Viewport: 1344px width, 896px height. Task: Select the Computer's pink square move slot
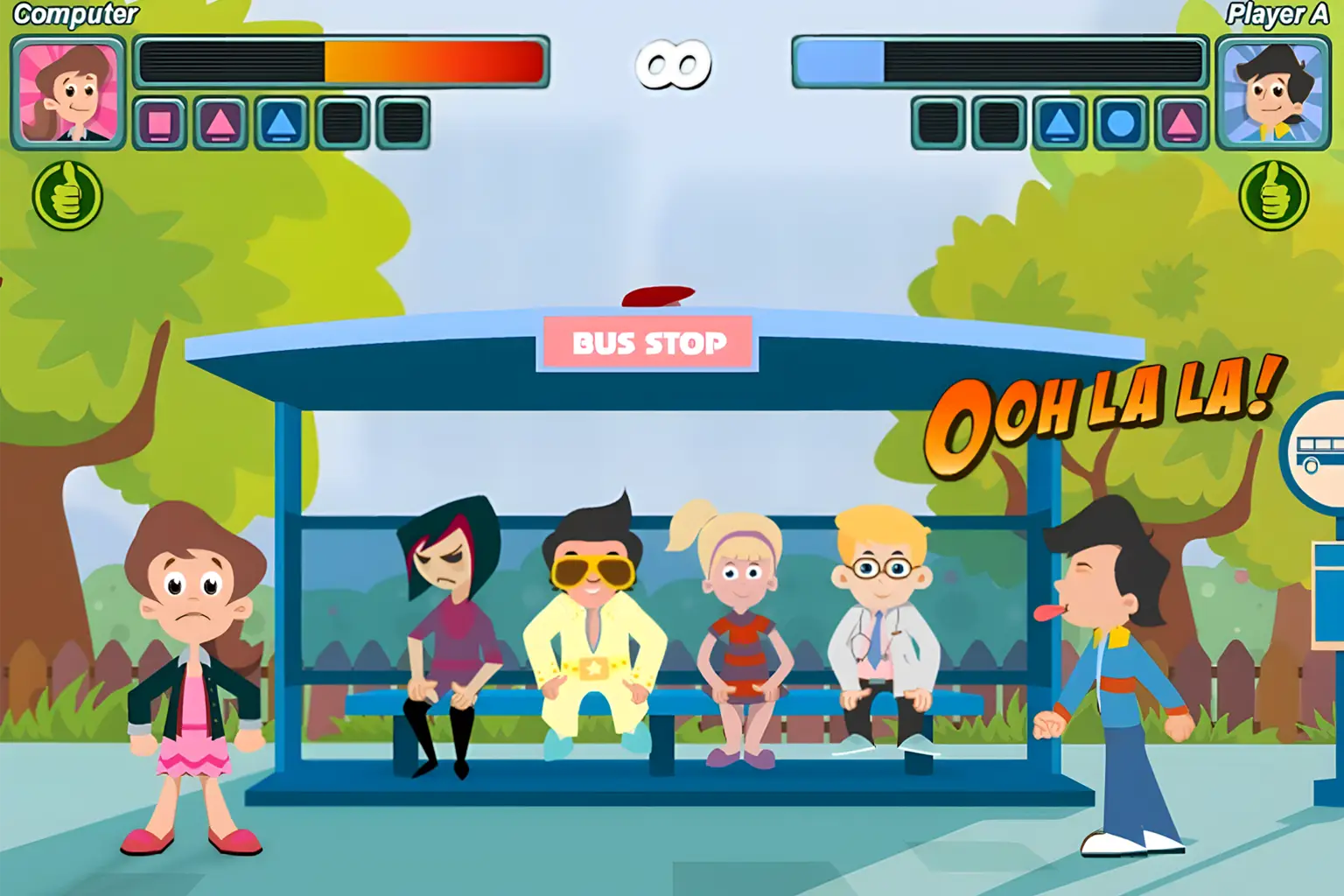coord(159,123)
